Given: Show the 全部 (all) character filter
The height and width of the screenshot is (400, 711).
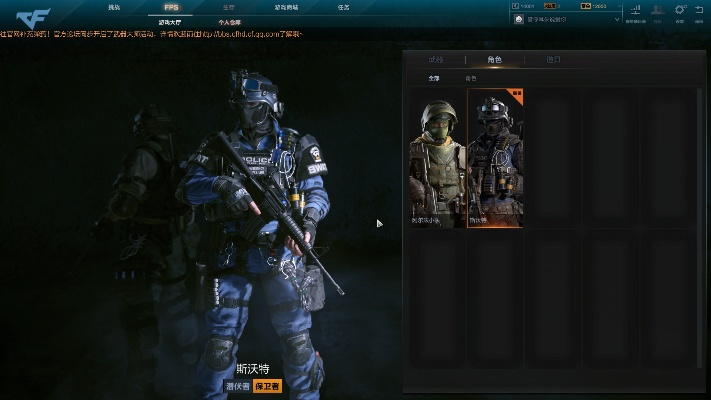Looking at the screenshot, I should click(x=433, y=77).
